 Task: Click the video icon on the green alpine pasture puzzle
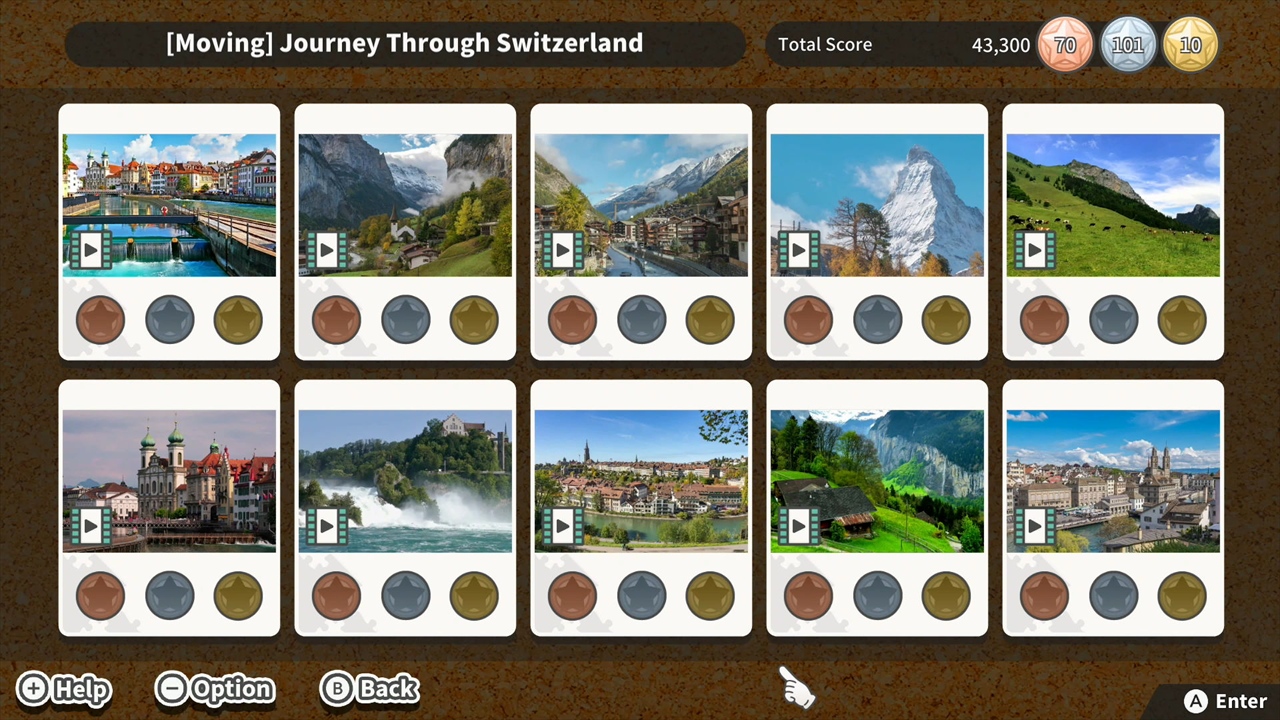pyautogui.click(x=1033, y=250)
